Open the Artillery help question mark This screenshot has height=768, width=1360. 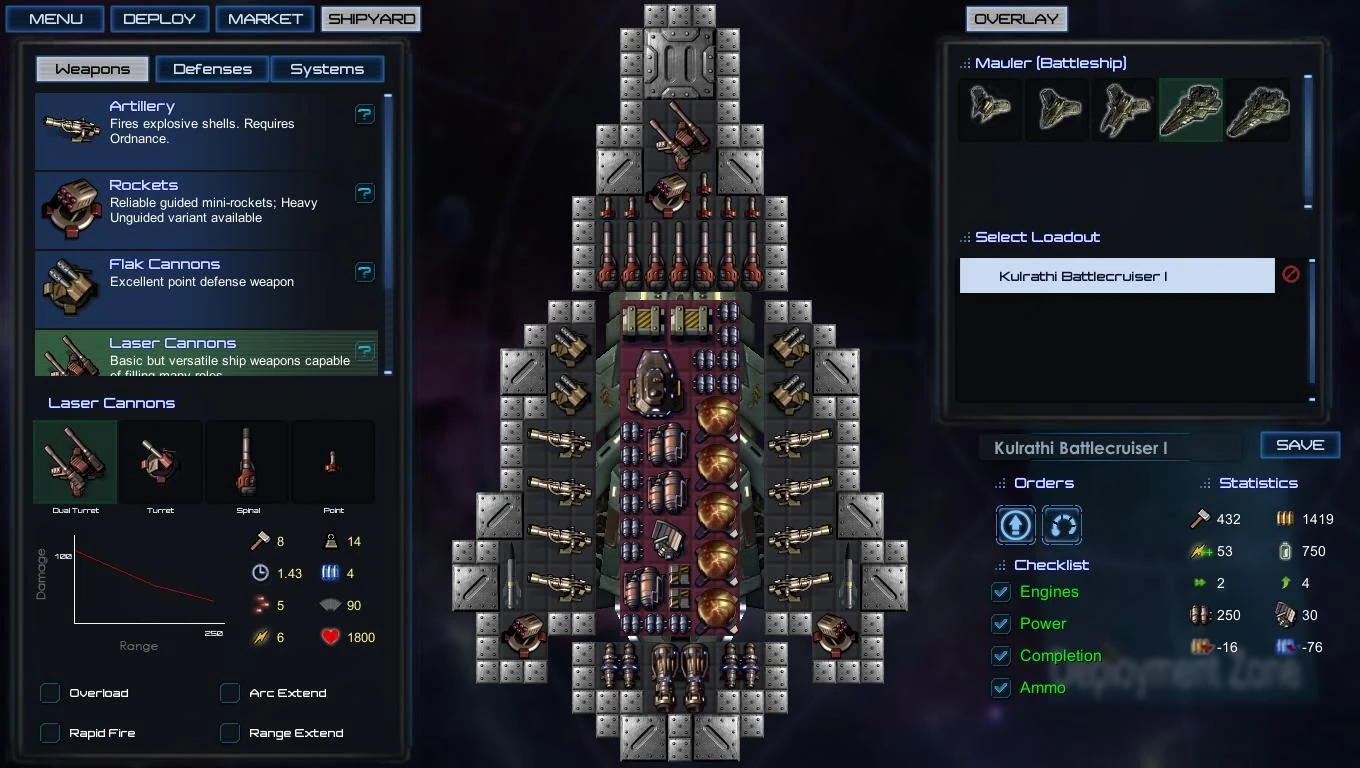(x=364, y=114)
